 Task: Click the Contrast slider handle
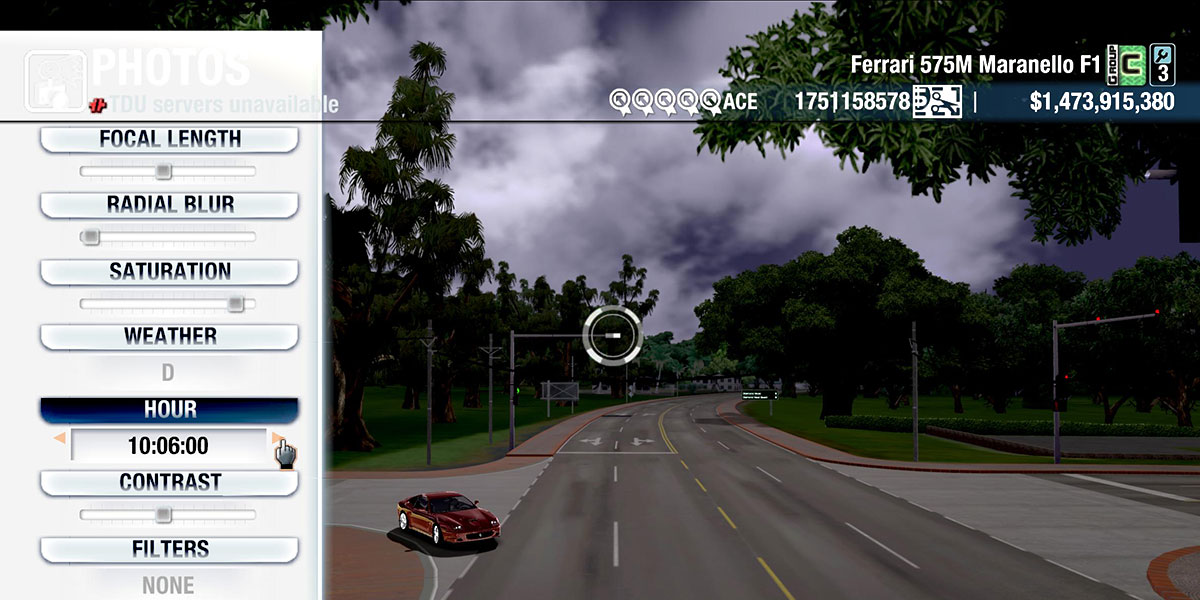pyautogui.click(x=163, y=515)
